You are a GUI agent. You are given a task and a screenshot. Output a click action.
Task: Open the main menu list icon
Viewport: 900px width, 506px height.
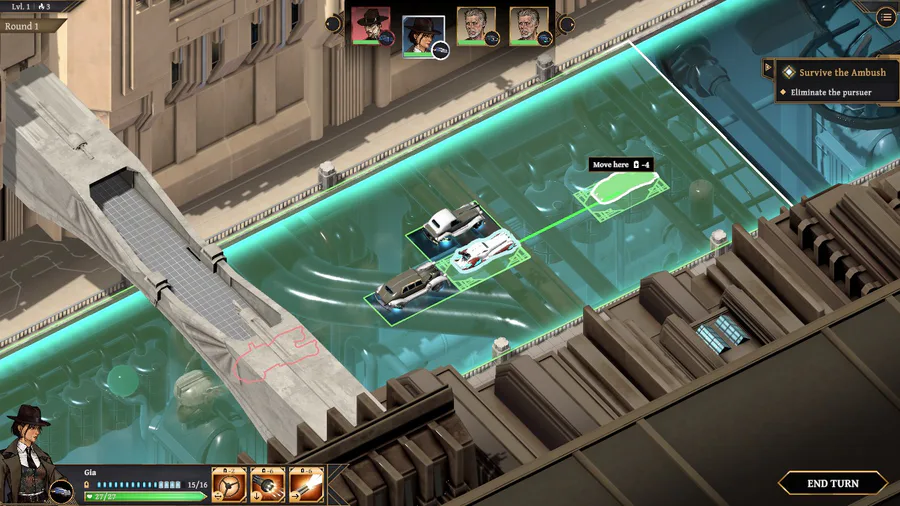coord(886,17)
